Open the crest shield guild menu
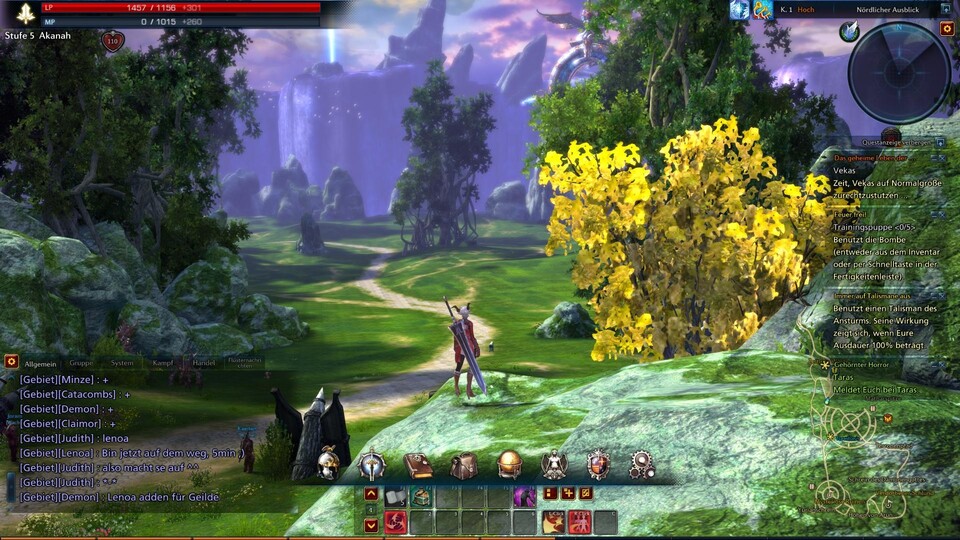 pyautogui.click(x=598, y=465)
